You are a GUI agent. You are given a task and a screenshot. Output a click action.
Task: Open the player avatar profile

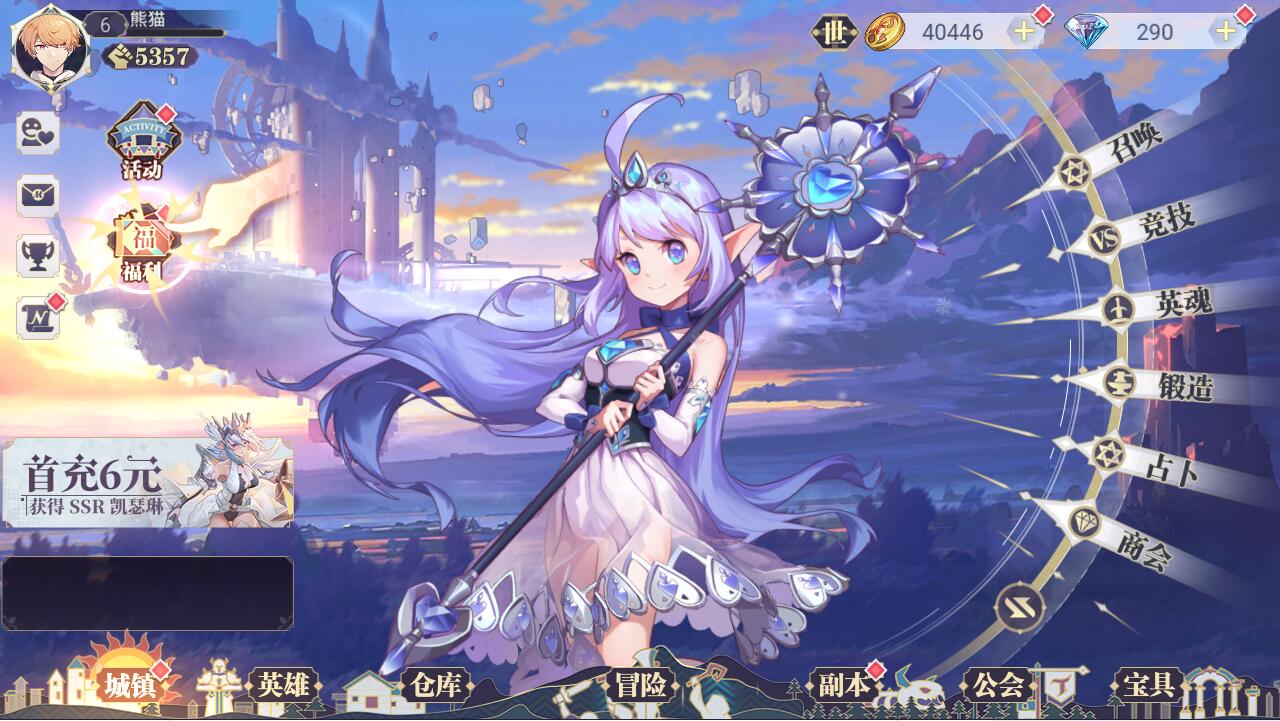46,47
